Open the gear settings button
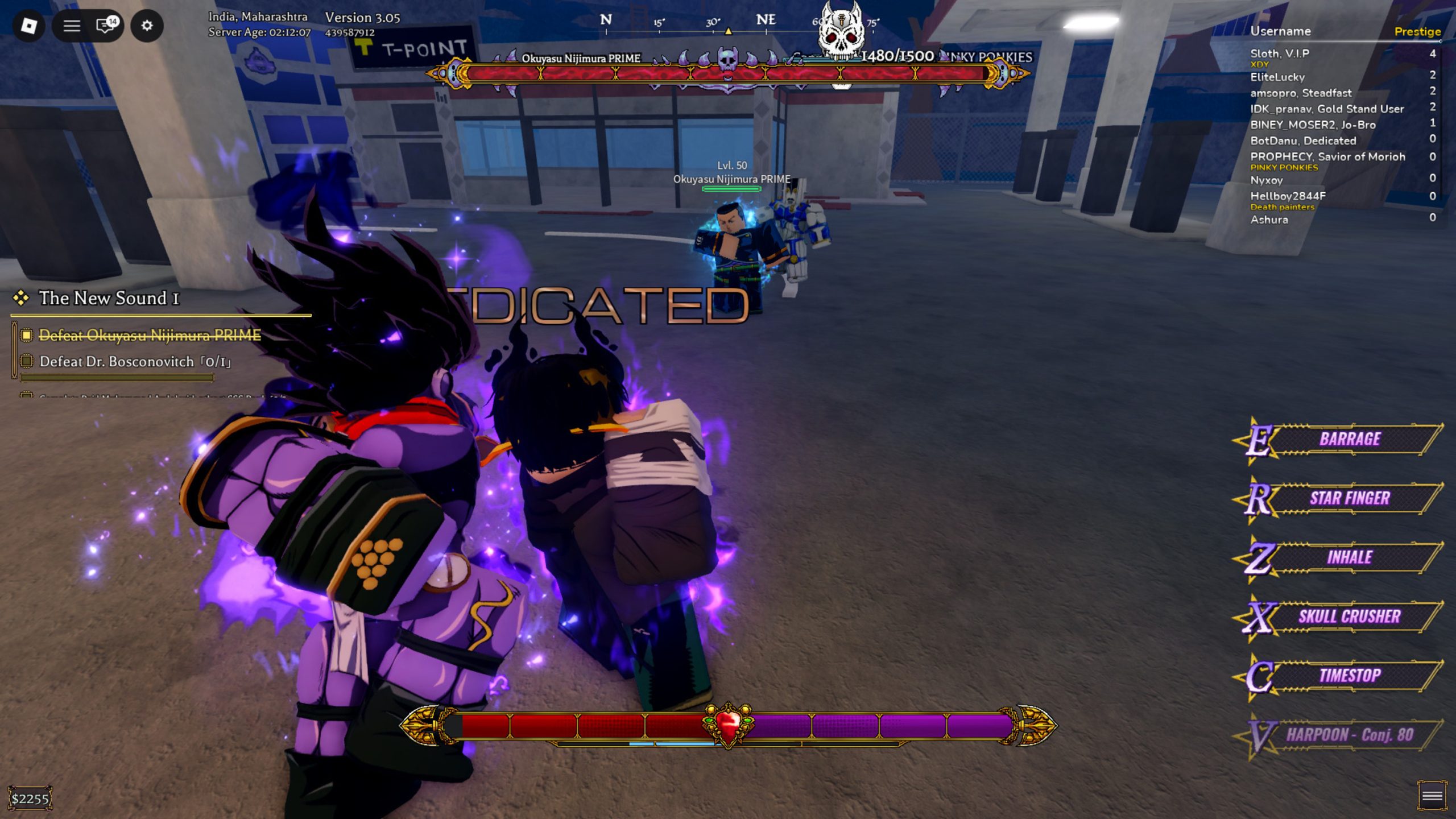 pyautogui.click(x=147, y=26)
